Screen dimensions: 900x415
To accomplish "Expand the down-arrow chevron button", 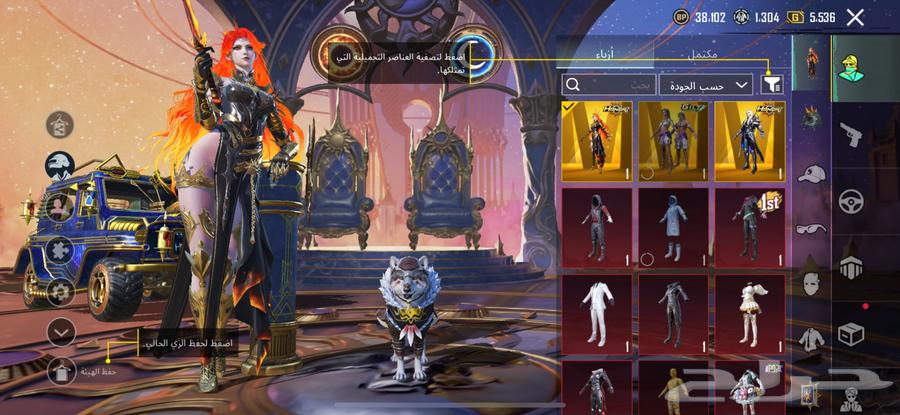I will pyautogui.click(x=62, y=330).
